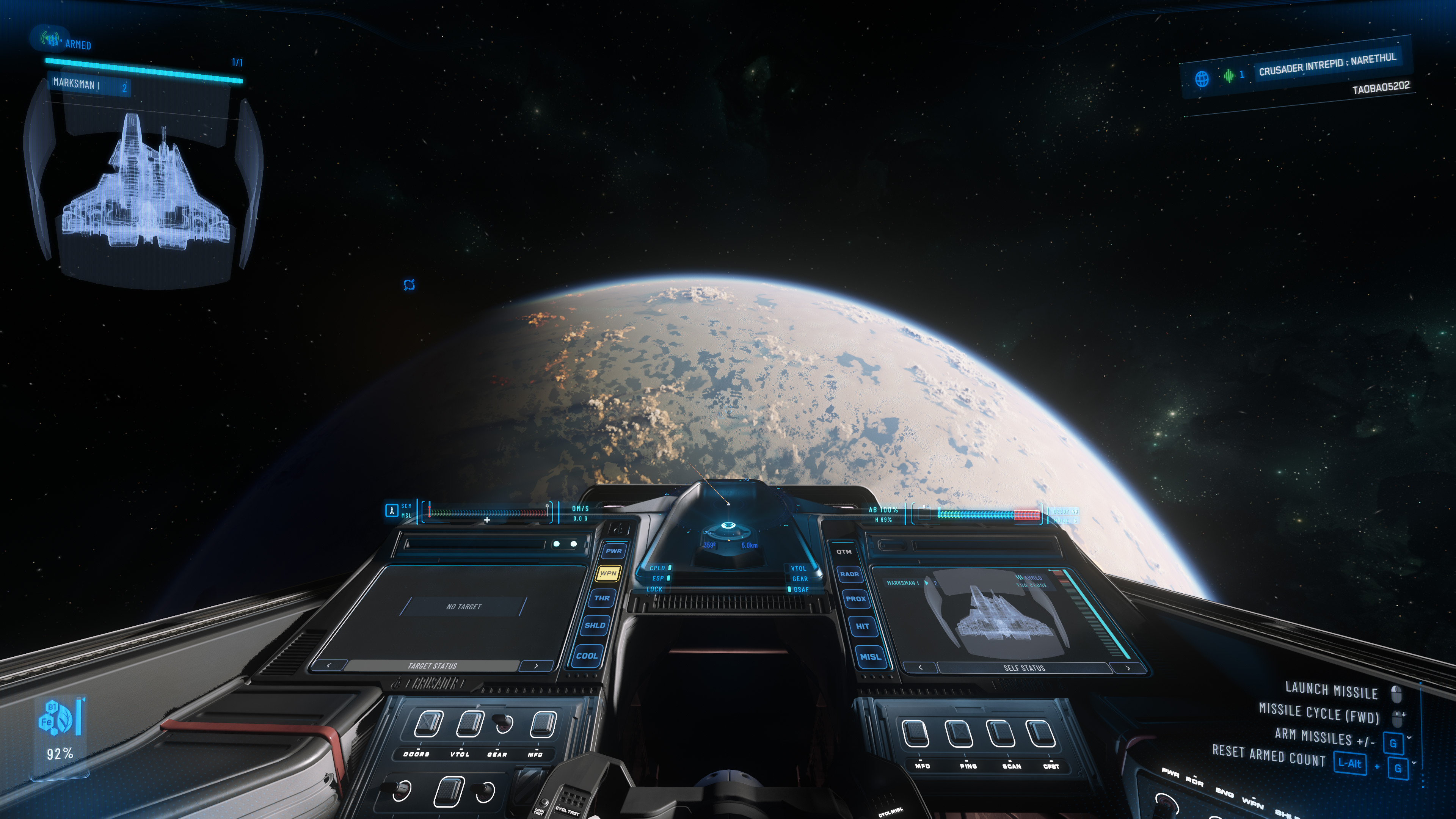The width and height of the screenshot is (1456, 819).
Task: Toggle the VTOL cockpit switch
Action: pyautogui.click(x=470, y=724)
